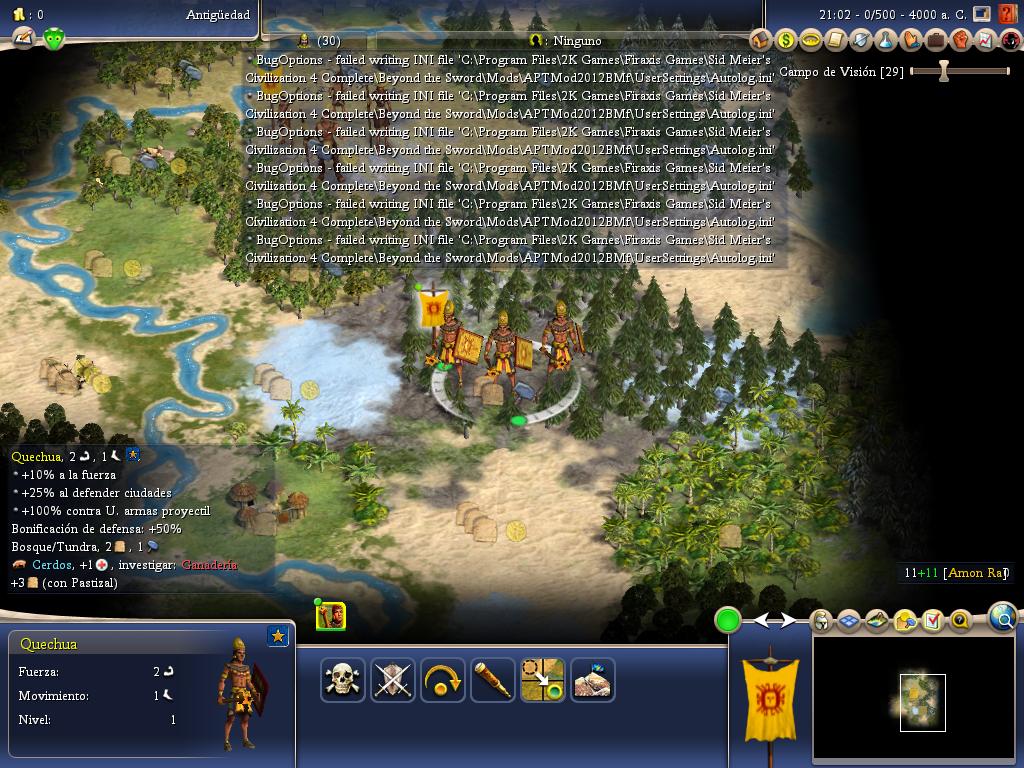The width and height of the screenshot is (1024, 768).
Task: Open the domestic advisor house icon
Action: pos(761,40)
